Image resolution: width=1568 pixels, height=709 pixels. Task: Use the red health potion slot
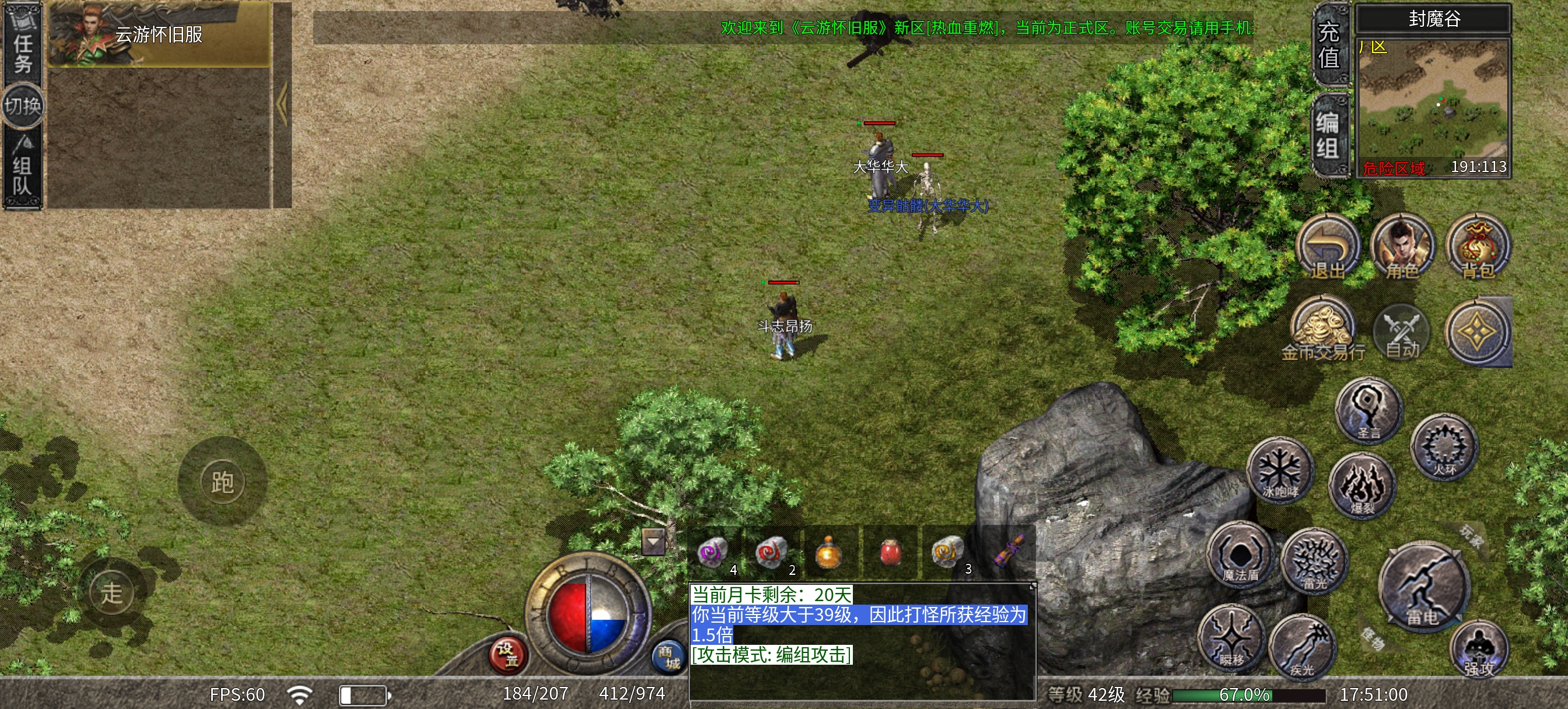(x=891, y=553)
